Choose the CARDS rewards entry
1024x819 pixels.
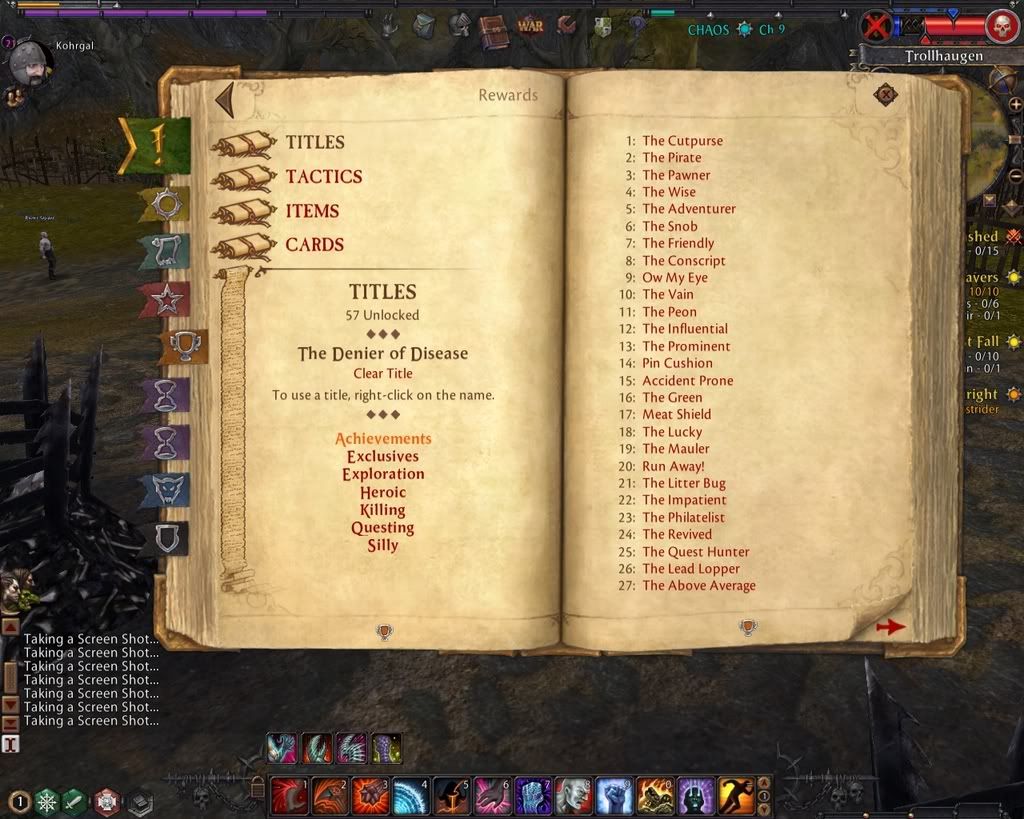(314, 245)
